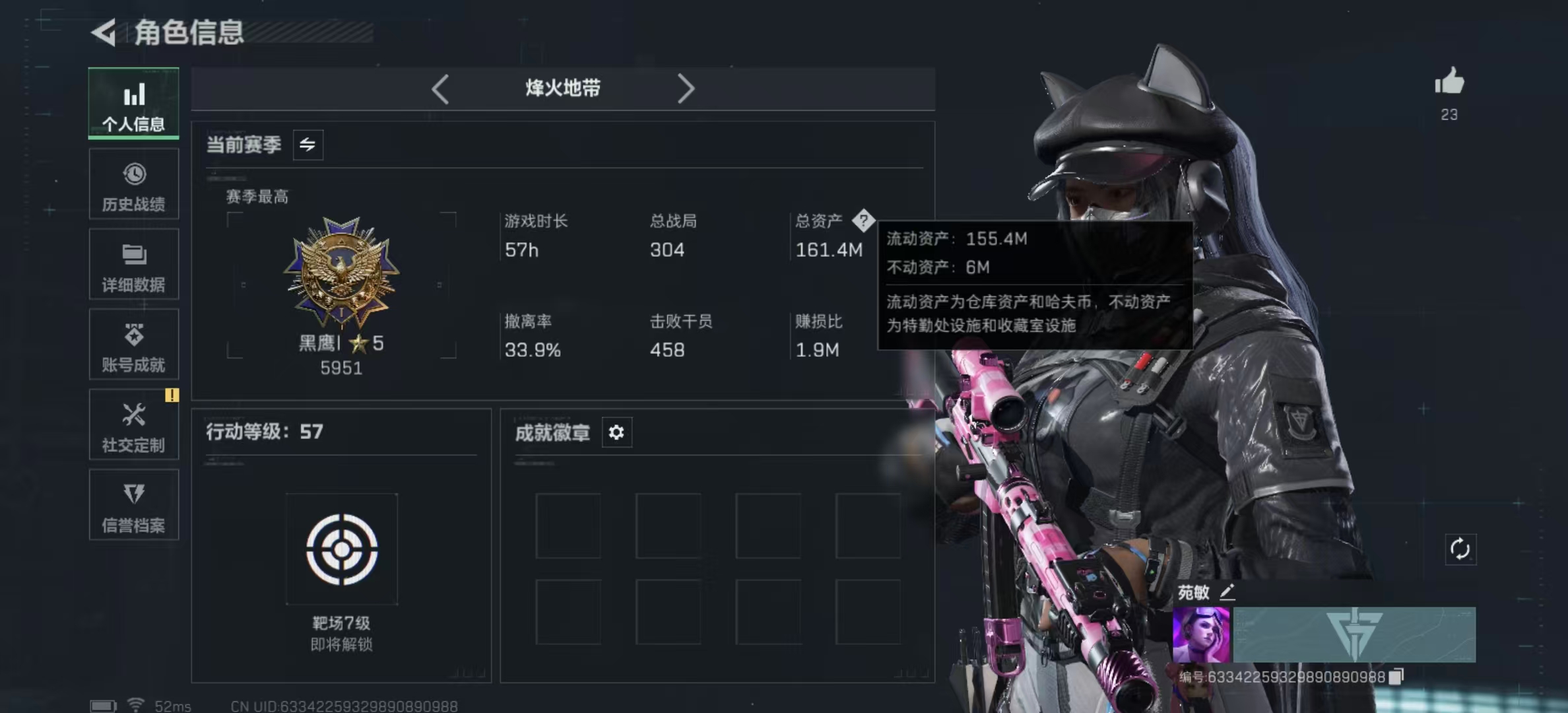Click the 靶场7级 target icon
The image size is (1568, 713).
tap(341, 548)
